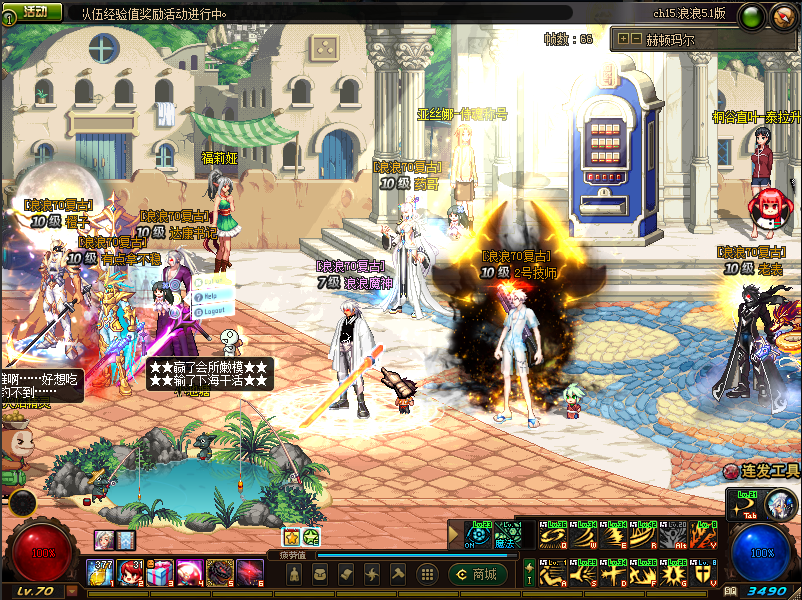Open the grid menu button beside 商城
Screen dimensions: 802x600
(x=427, y=574)
